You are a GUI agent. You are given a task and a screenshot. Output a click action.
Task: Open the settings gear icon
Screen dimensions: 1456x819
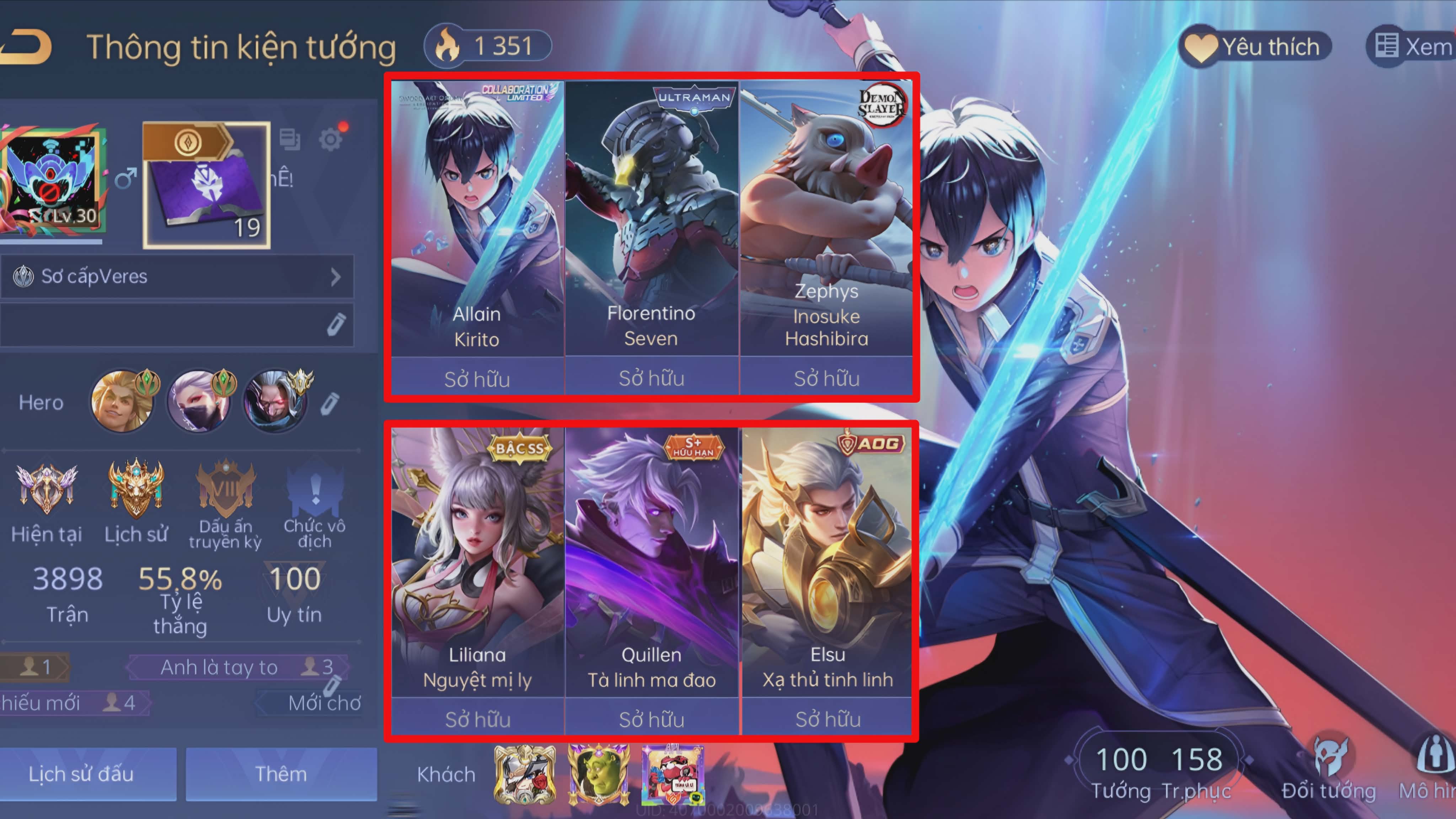[331, 139]
